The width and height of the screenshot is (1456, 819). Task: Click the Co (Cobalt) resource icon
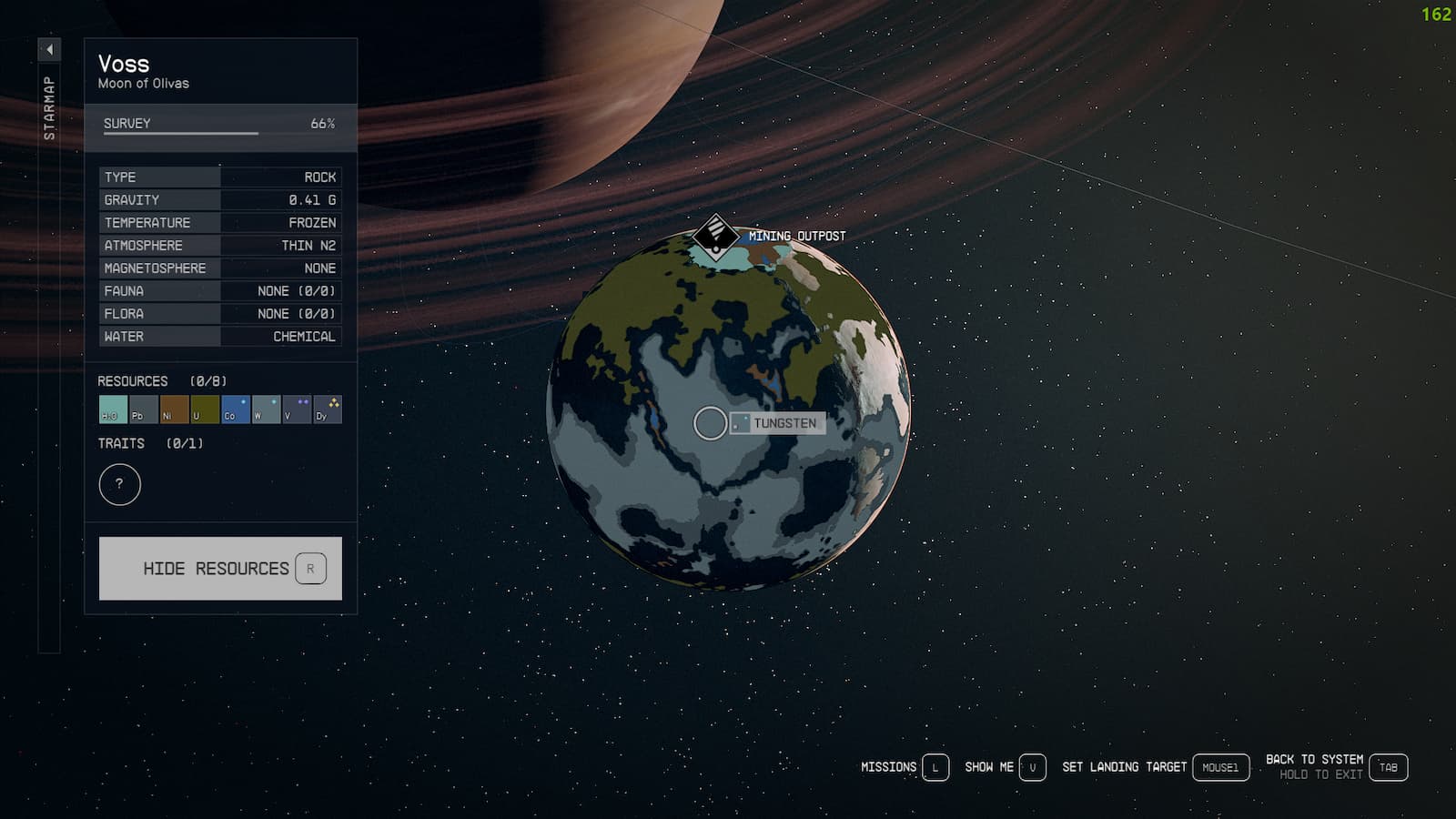(x=235, y=409)
